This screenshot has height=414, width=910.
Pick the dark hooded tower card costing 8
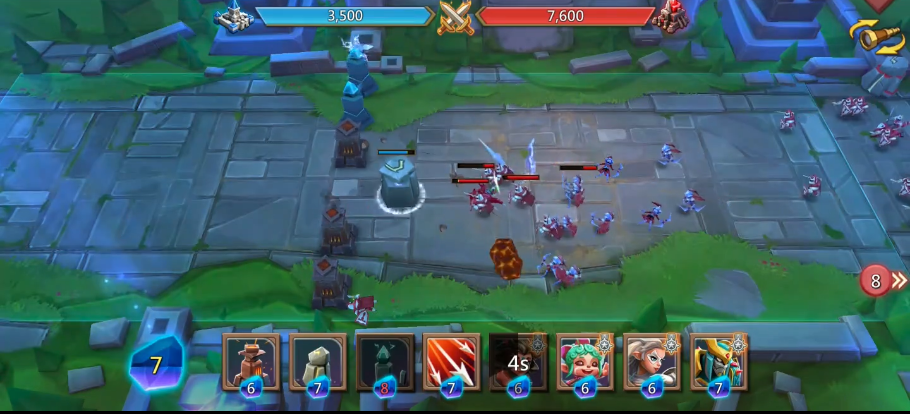click(x=385, y=360)
